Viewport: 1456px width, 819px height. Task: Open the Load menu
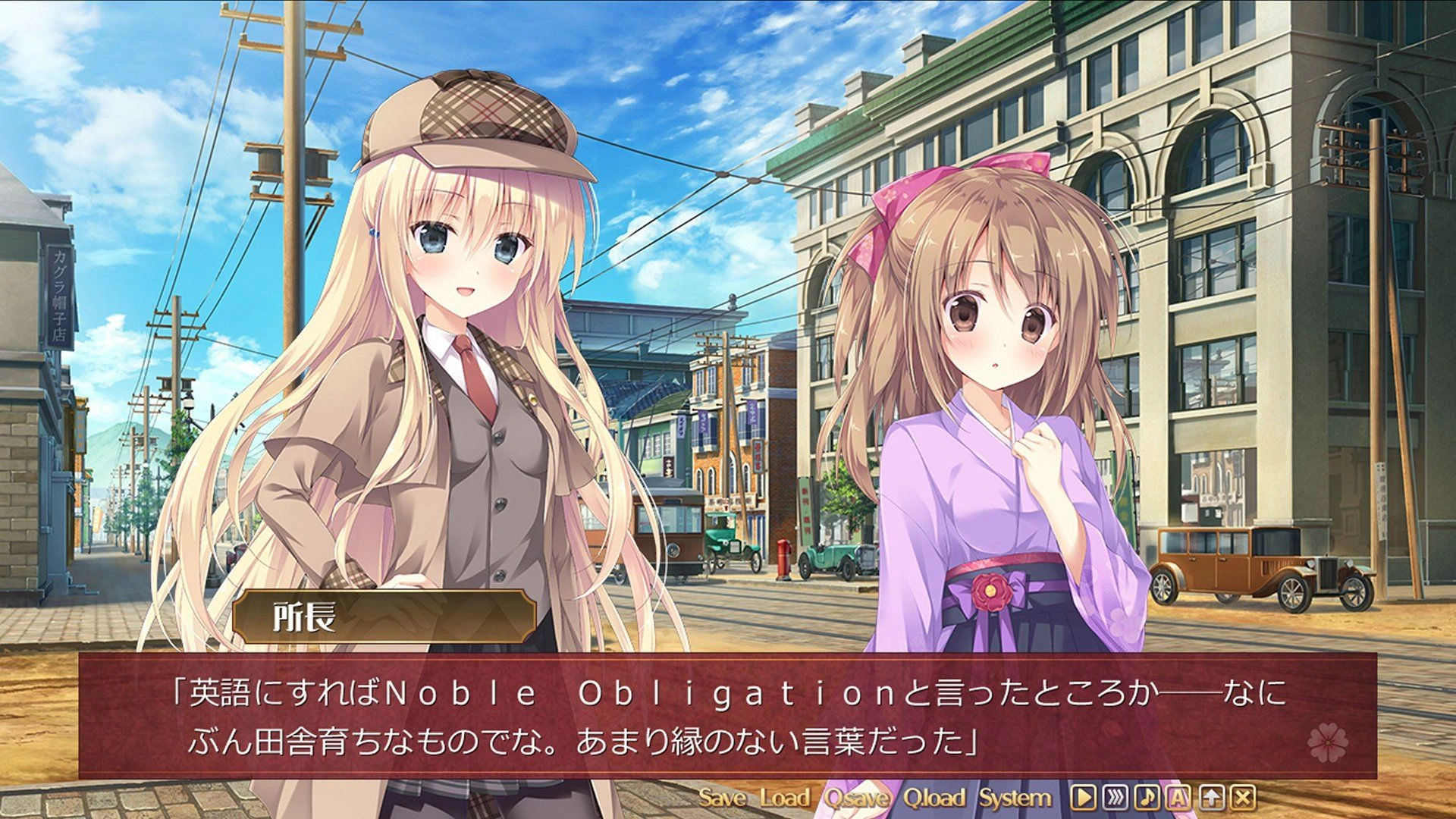coord(784,798)
